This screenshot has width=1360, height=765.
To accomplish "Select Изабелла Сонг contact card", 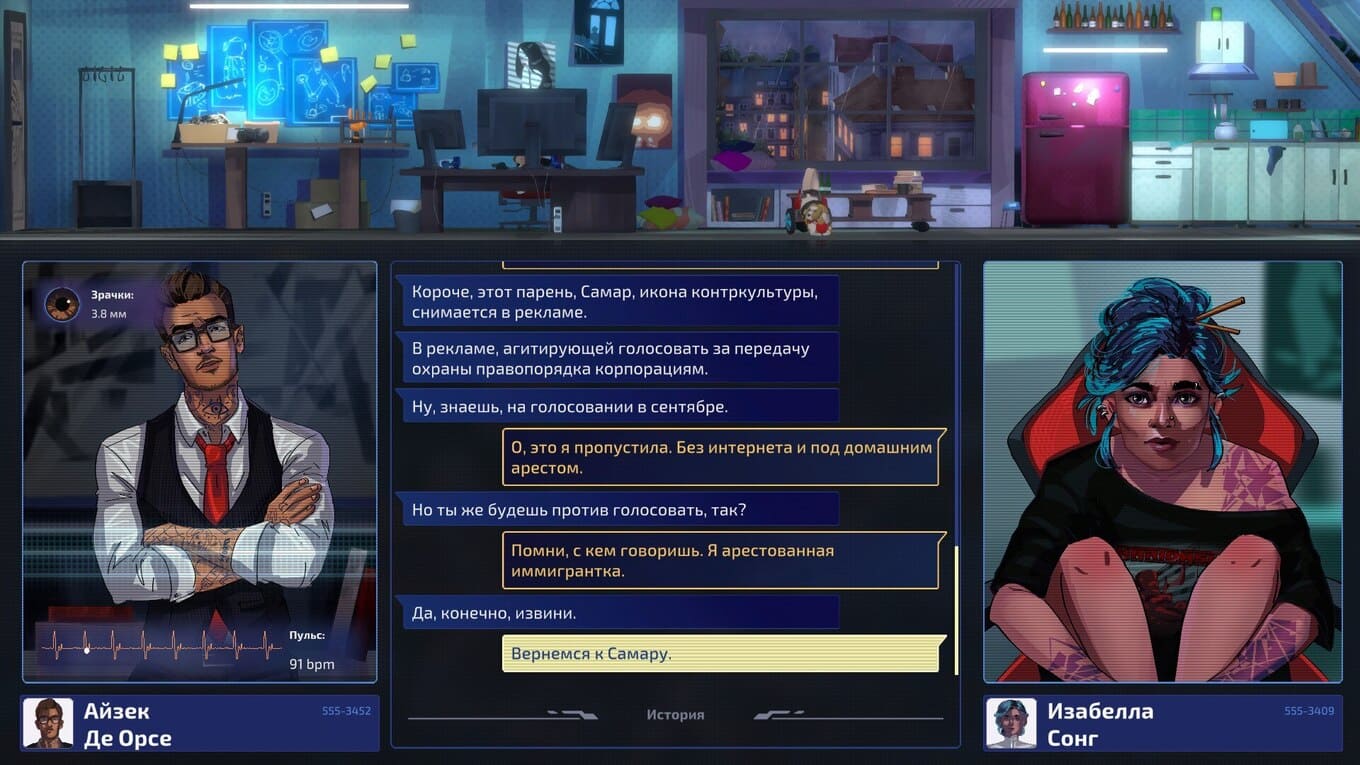I will click(x=1162, y=724).
